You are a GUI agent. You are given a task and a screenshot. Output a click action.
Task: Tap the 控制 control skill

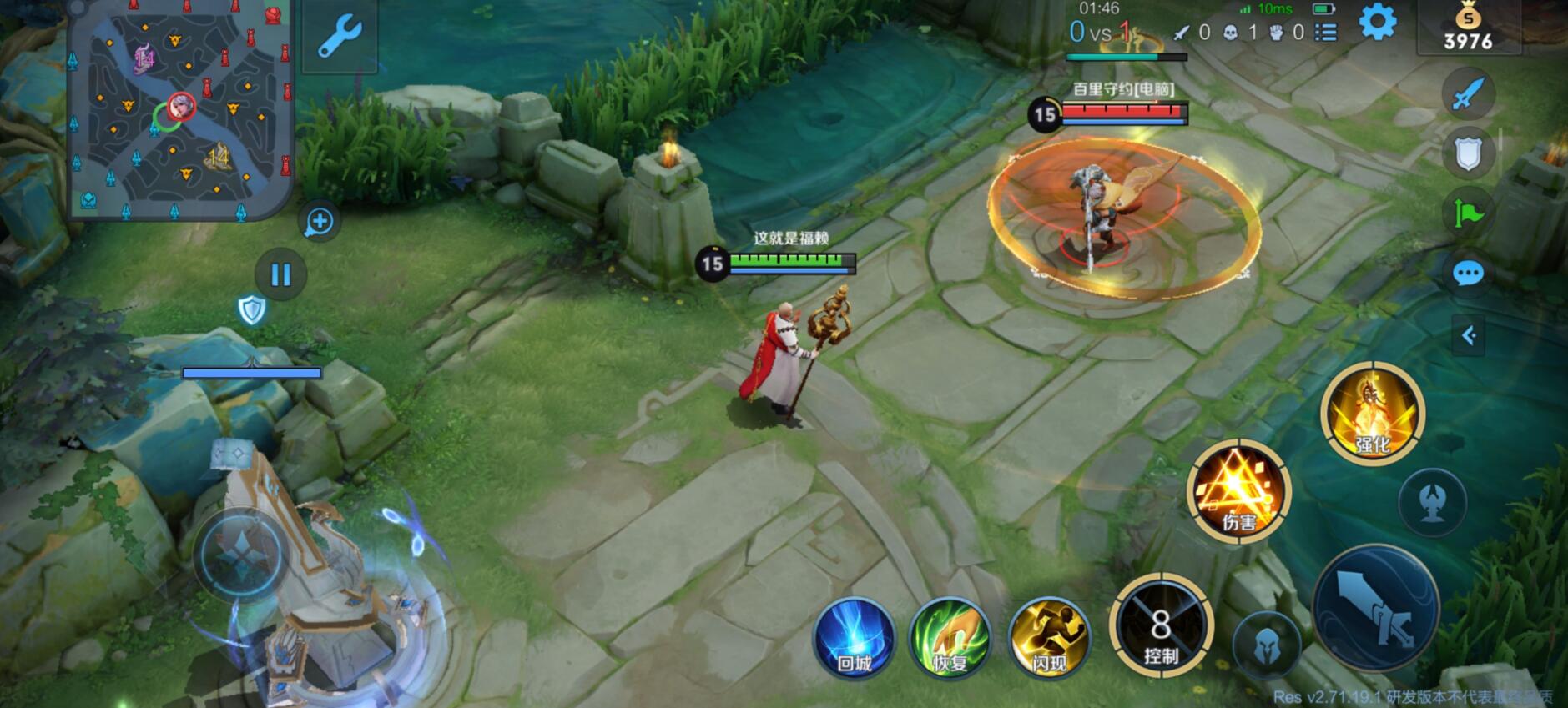1161,626
